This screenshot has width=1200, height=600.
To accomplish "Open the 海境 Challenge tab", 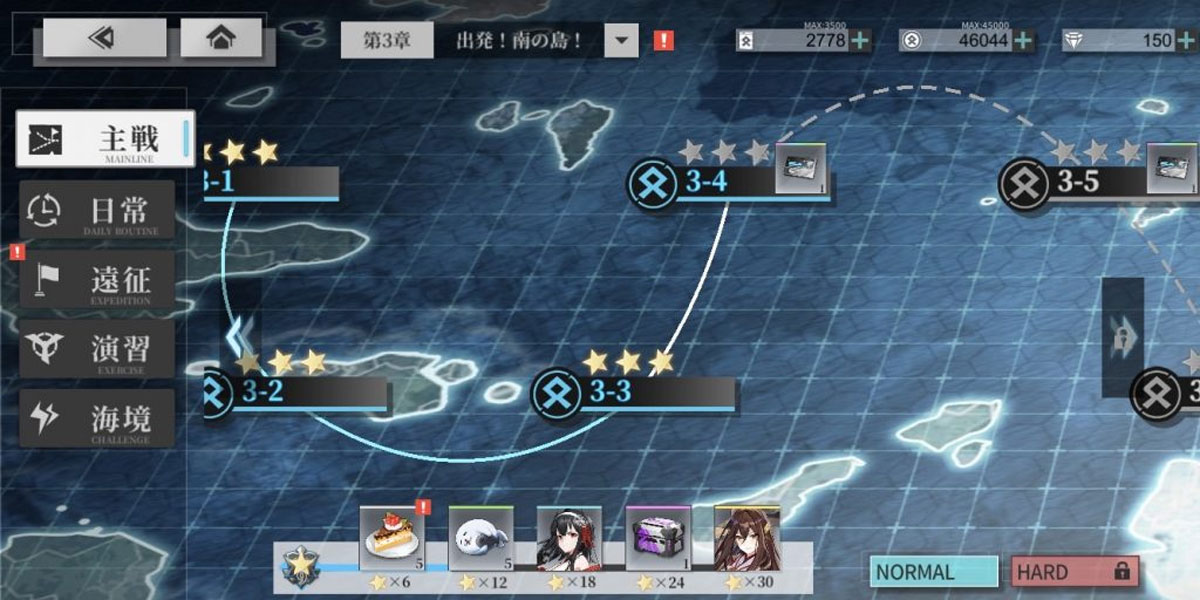I will pos(98,419).
